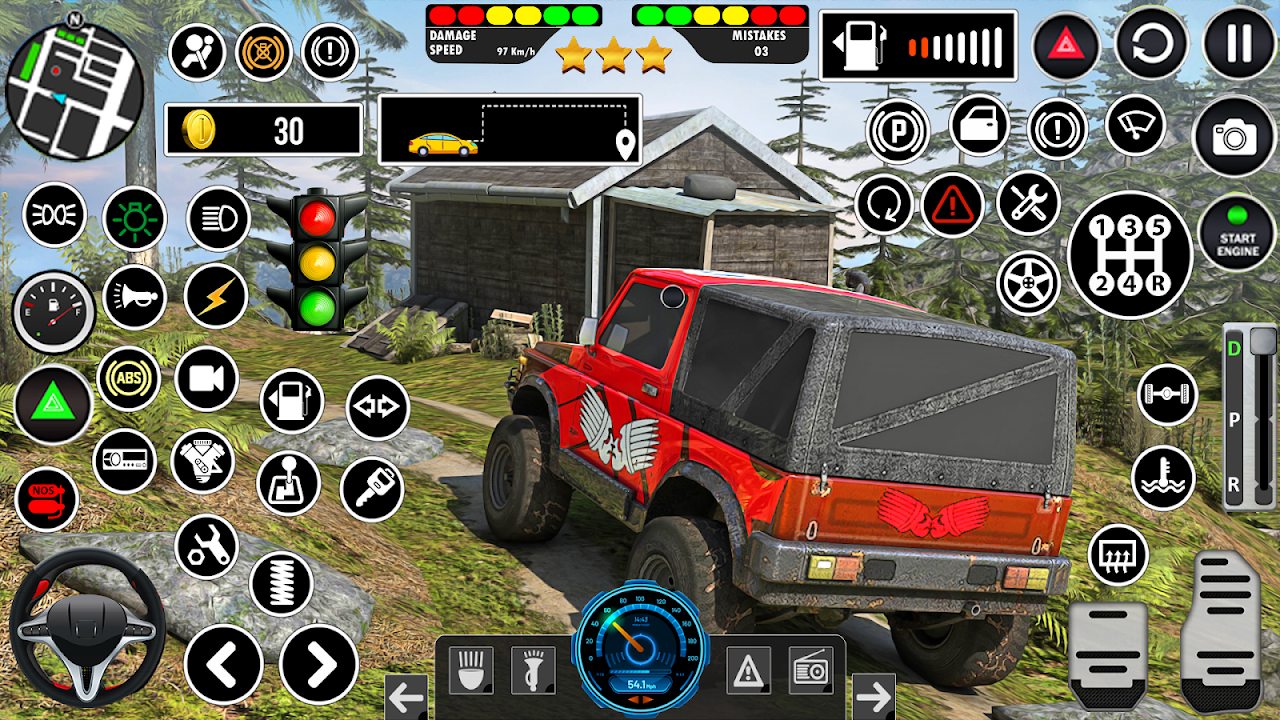Toggle the parking brake
1280x720 pixels.
click(899, 129)
